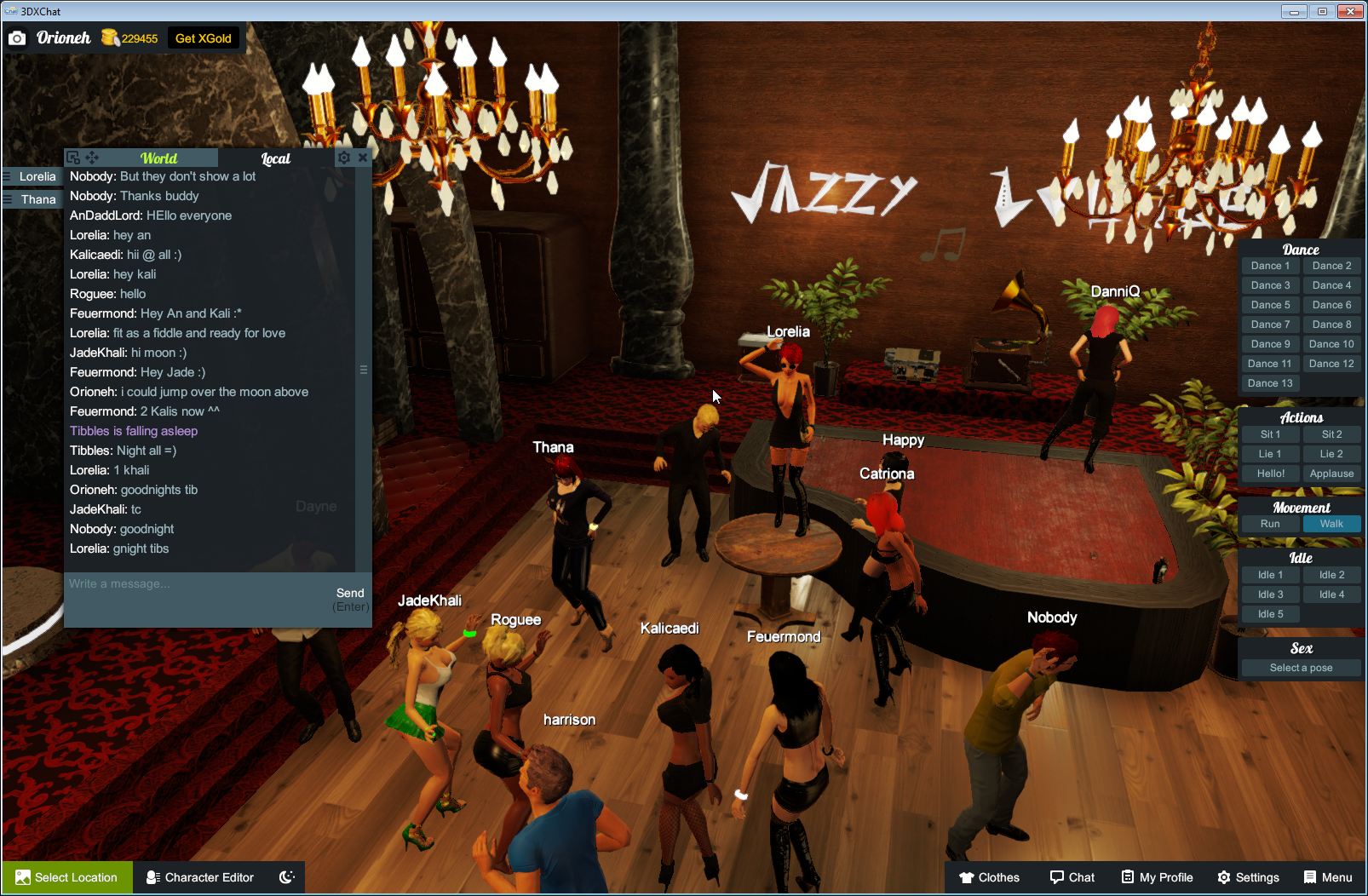
Task: Toggle Walk movement mode
Action: (x=1331, y=524)
